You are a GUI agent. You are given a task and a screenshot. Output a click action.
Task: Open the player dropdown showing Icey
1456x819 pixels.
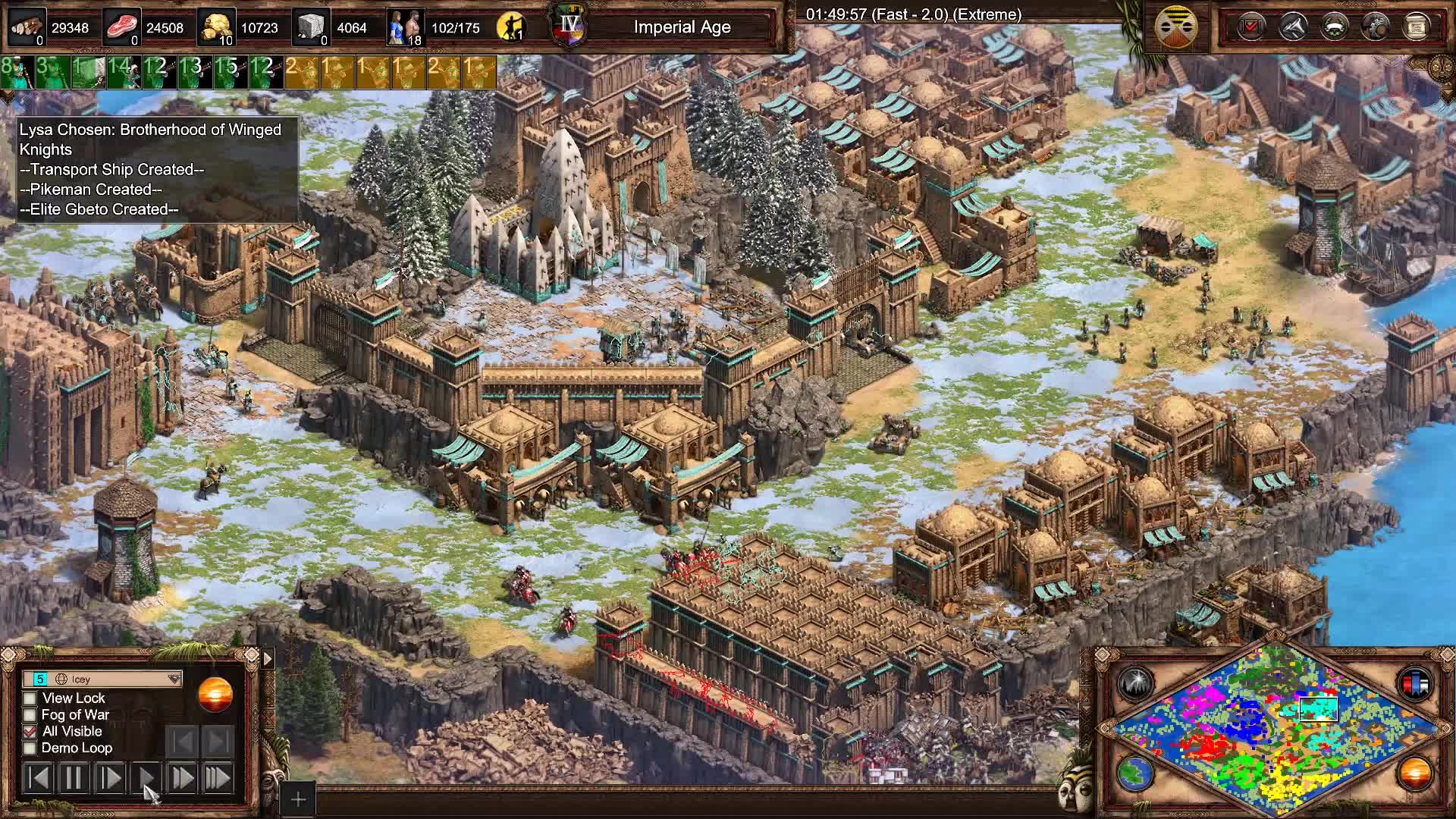coord(102,679)
